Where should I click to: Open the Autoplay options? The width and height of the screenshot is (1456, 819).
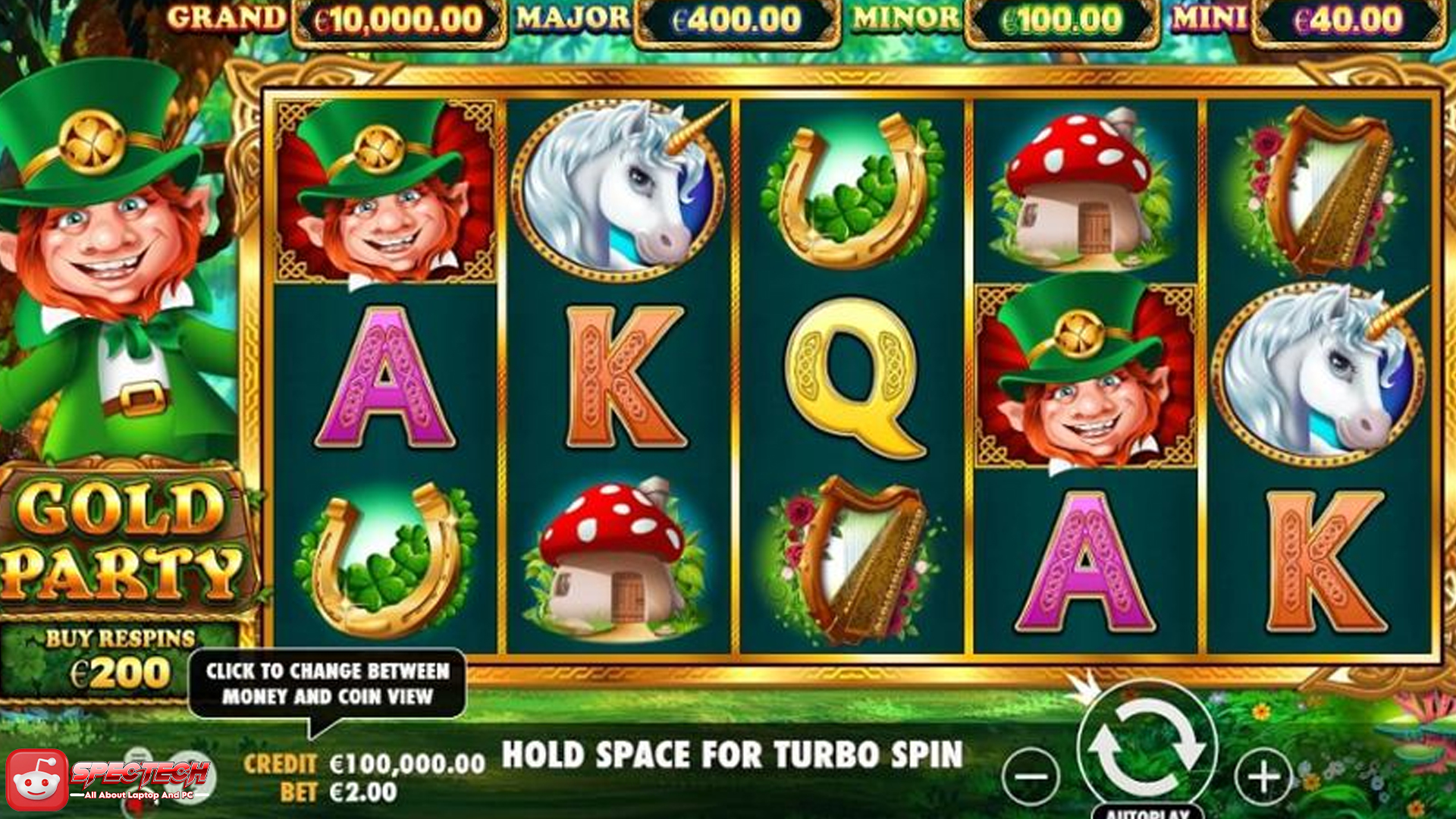(1147, 811)
